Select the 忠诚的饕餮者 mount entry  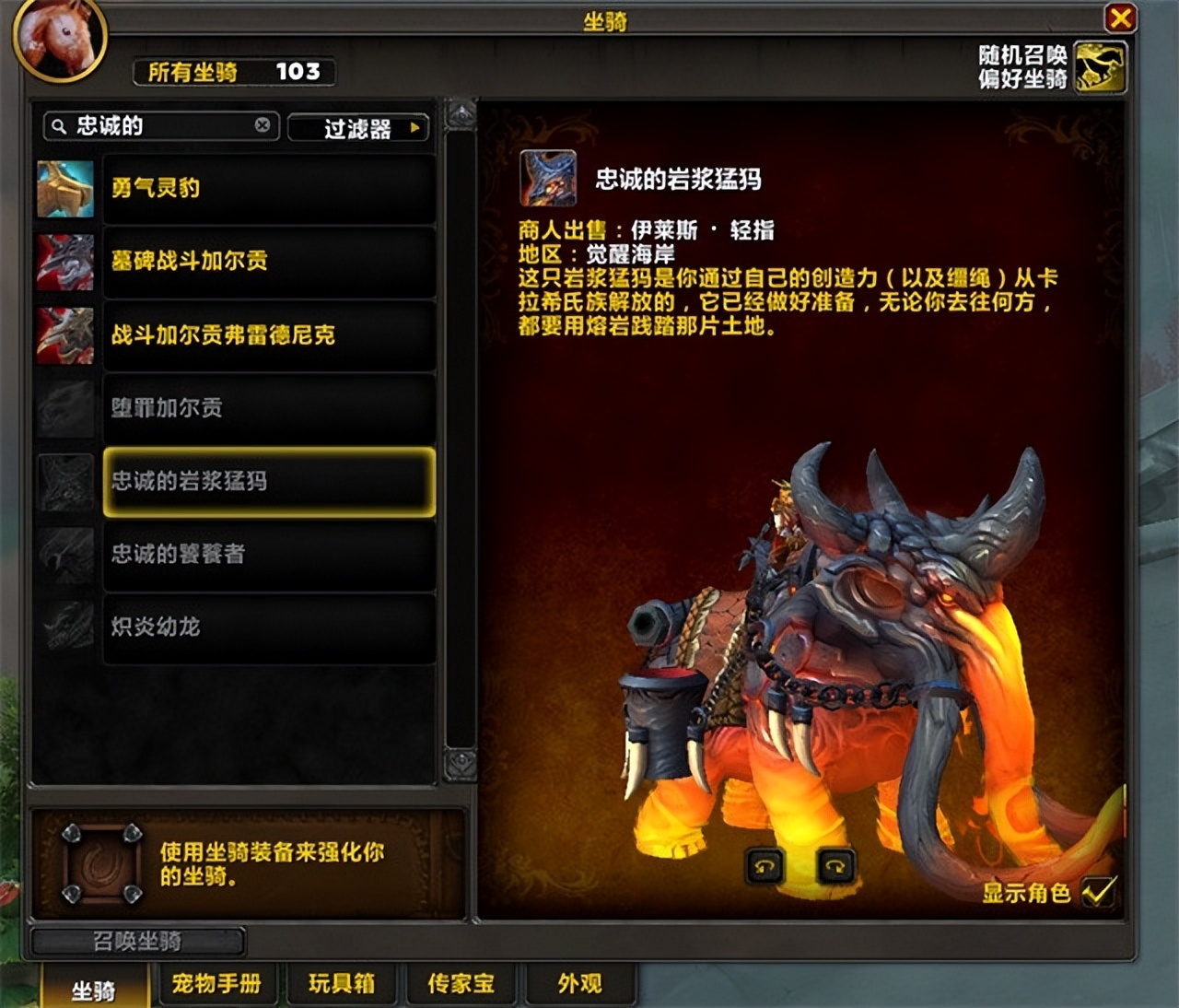coord(267,555)
